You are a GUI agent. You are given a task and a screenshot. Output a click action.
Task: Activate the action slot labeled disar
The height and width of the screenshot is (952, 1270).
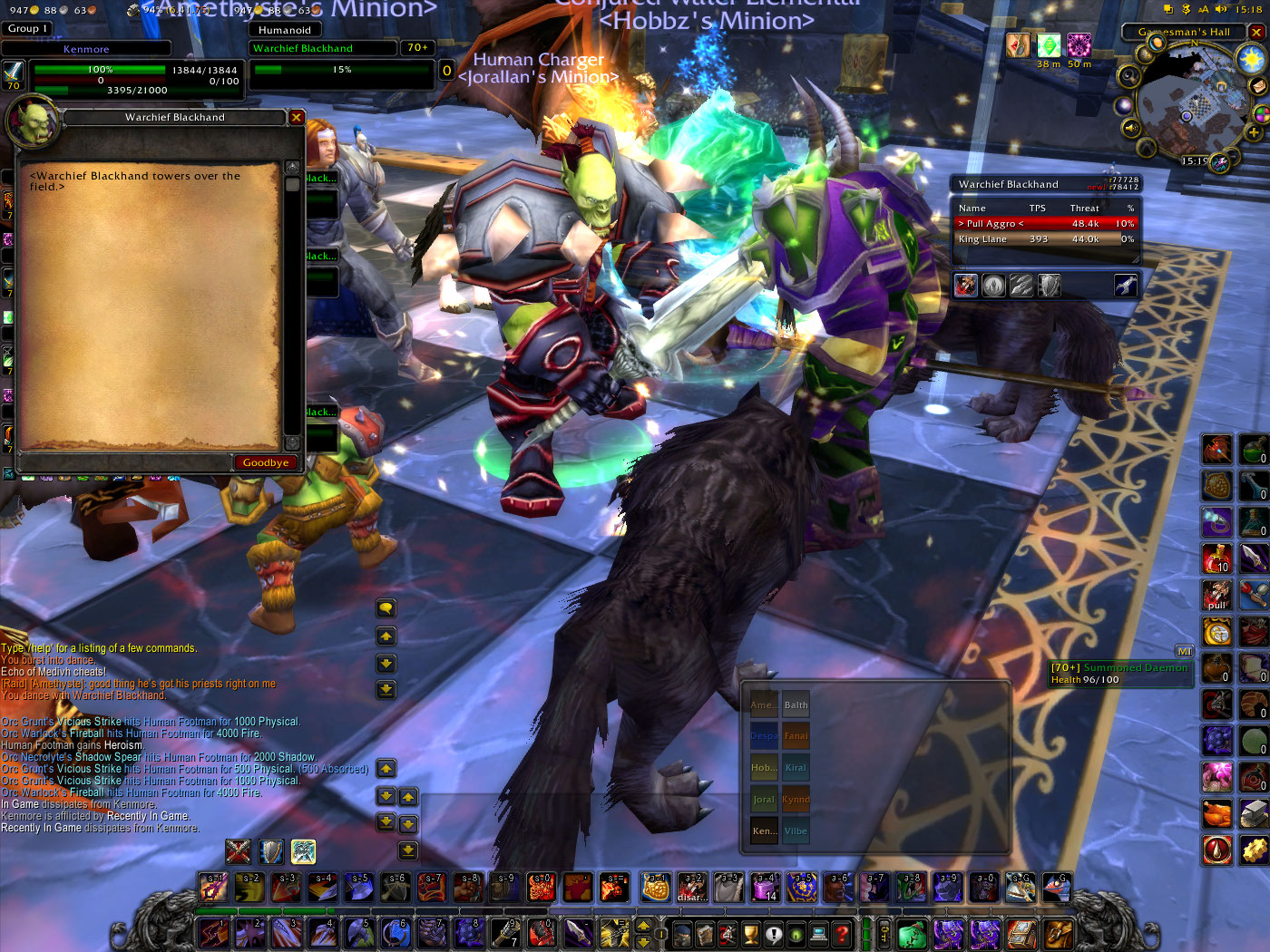(x=692, y=887)
